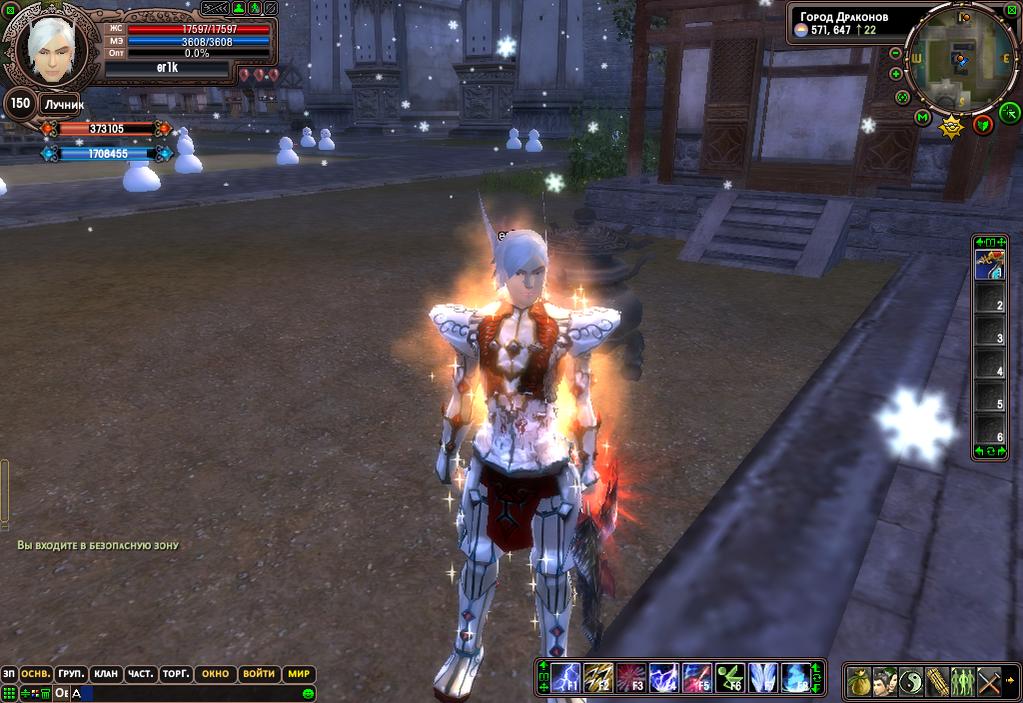This screenshot has width=1023, height=703.
Task: Open the inventory money bag icon
Action: click(x=859, y=682)
